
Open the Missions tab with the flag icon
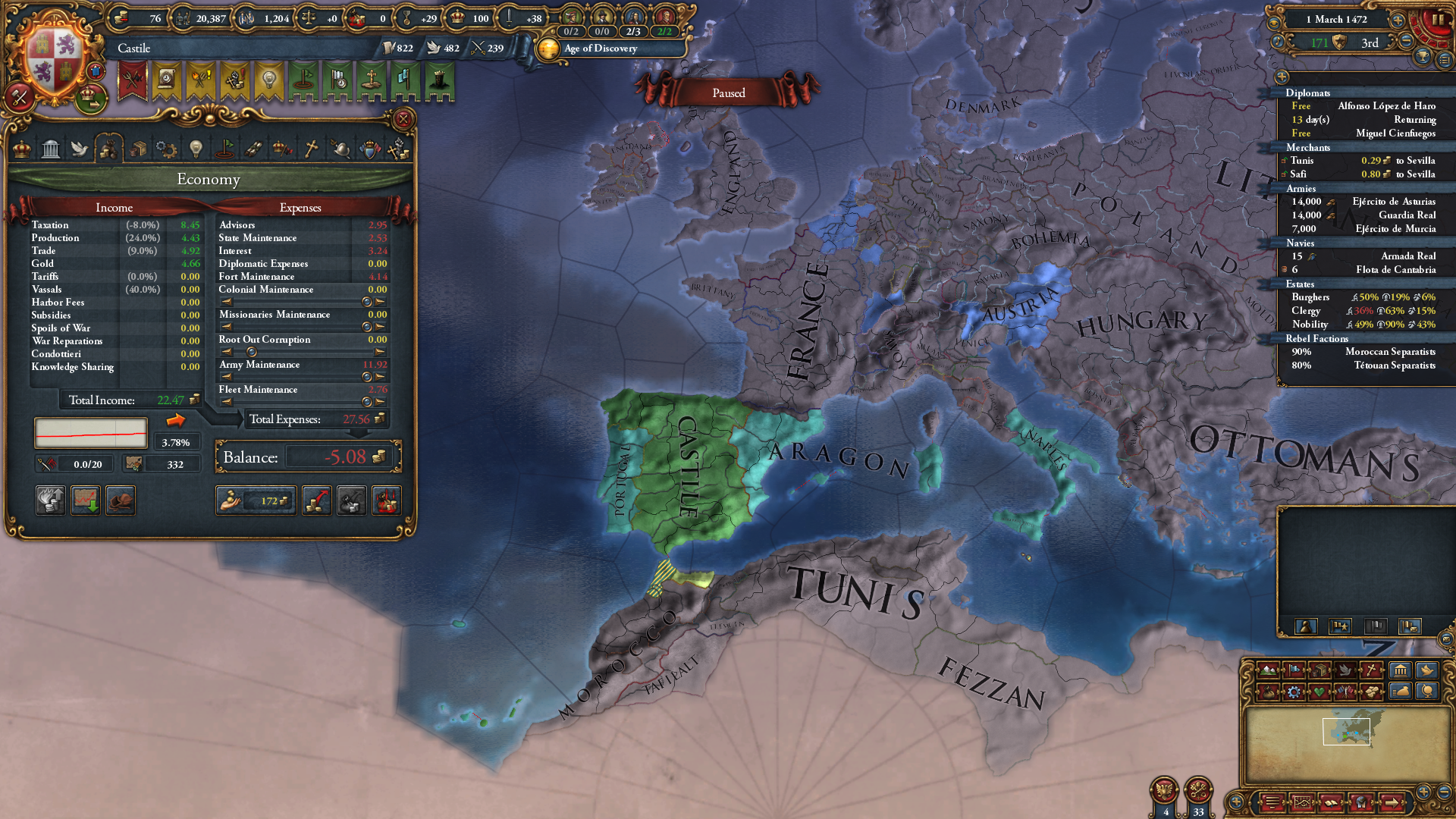pyautogui.click(x=224, y=149)
